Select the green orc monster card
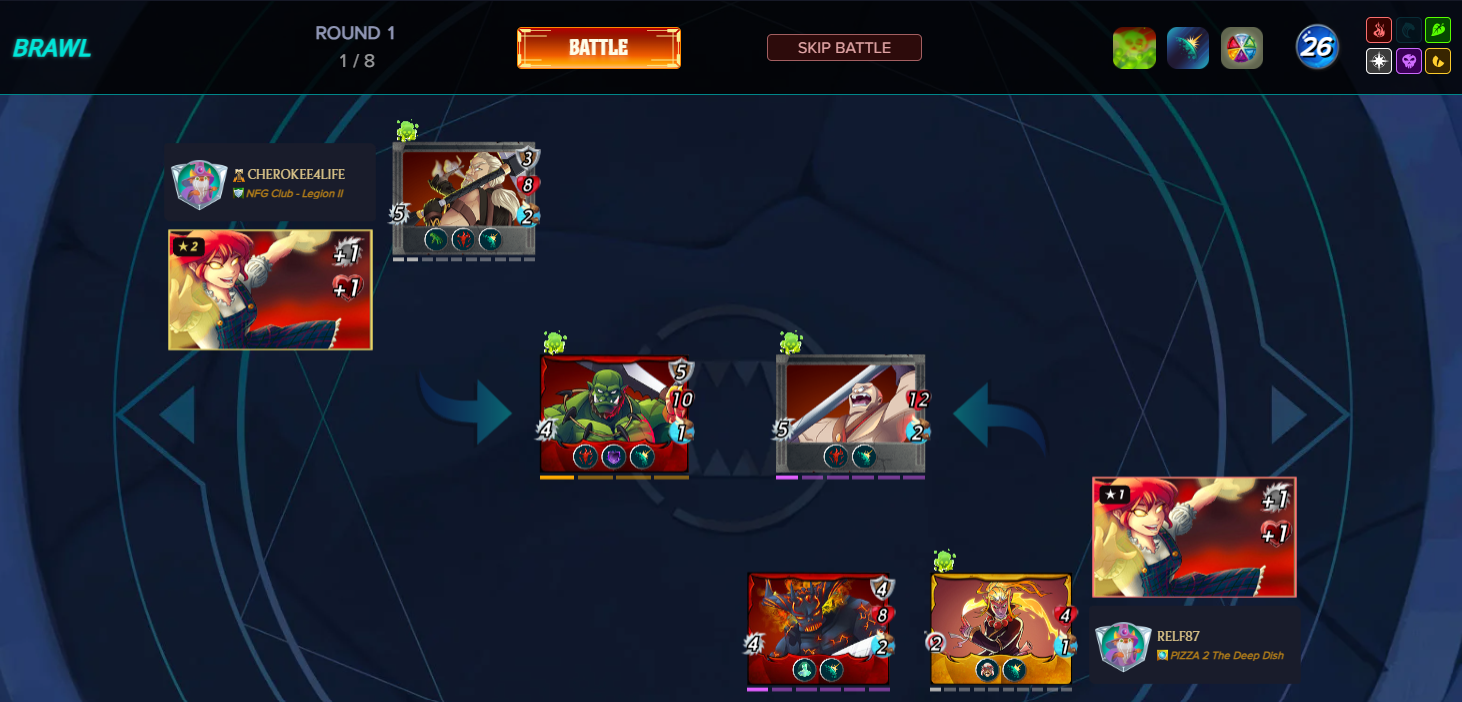Image resolution: width=1462 pixels, height=702 pixels. coord(614,413)
